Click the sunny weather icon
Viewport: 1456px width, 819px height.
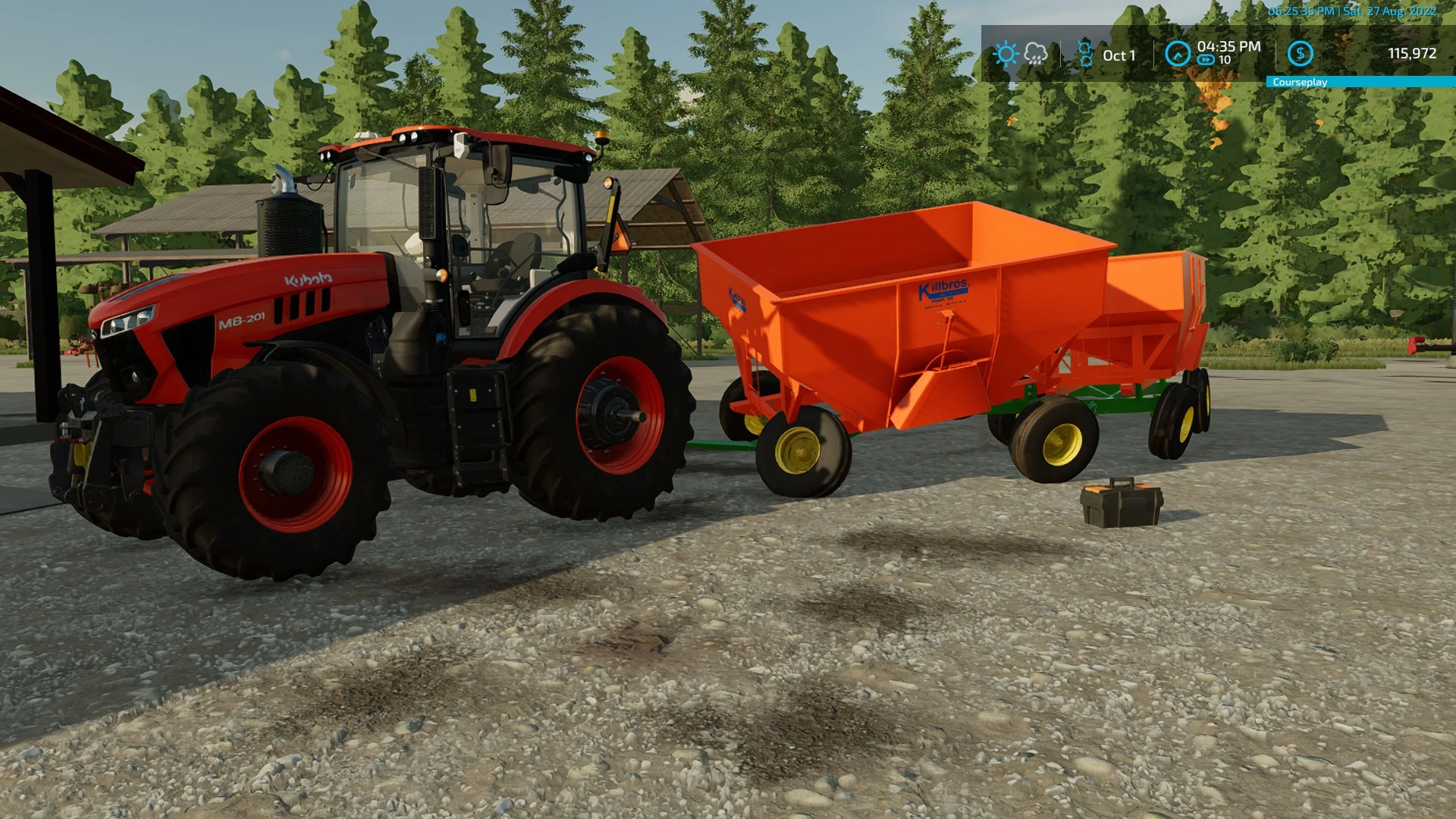pos(1006,54)
